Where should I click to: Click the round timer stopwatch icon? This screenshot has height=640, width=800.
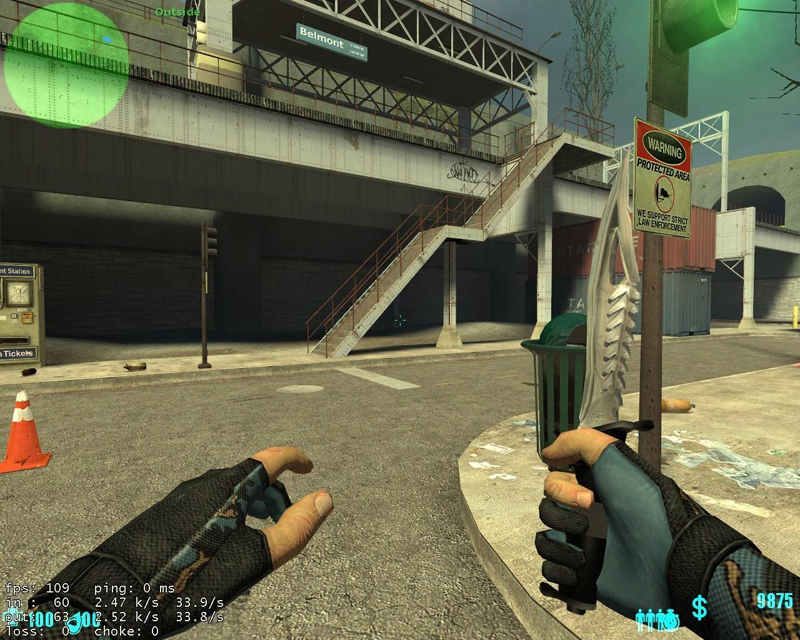670,621
